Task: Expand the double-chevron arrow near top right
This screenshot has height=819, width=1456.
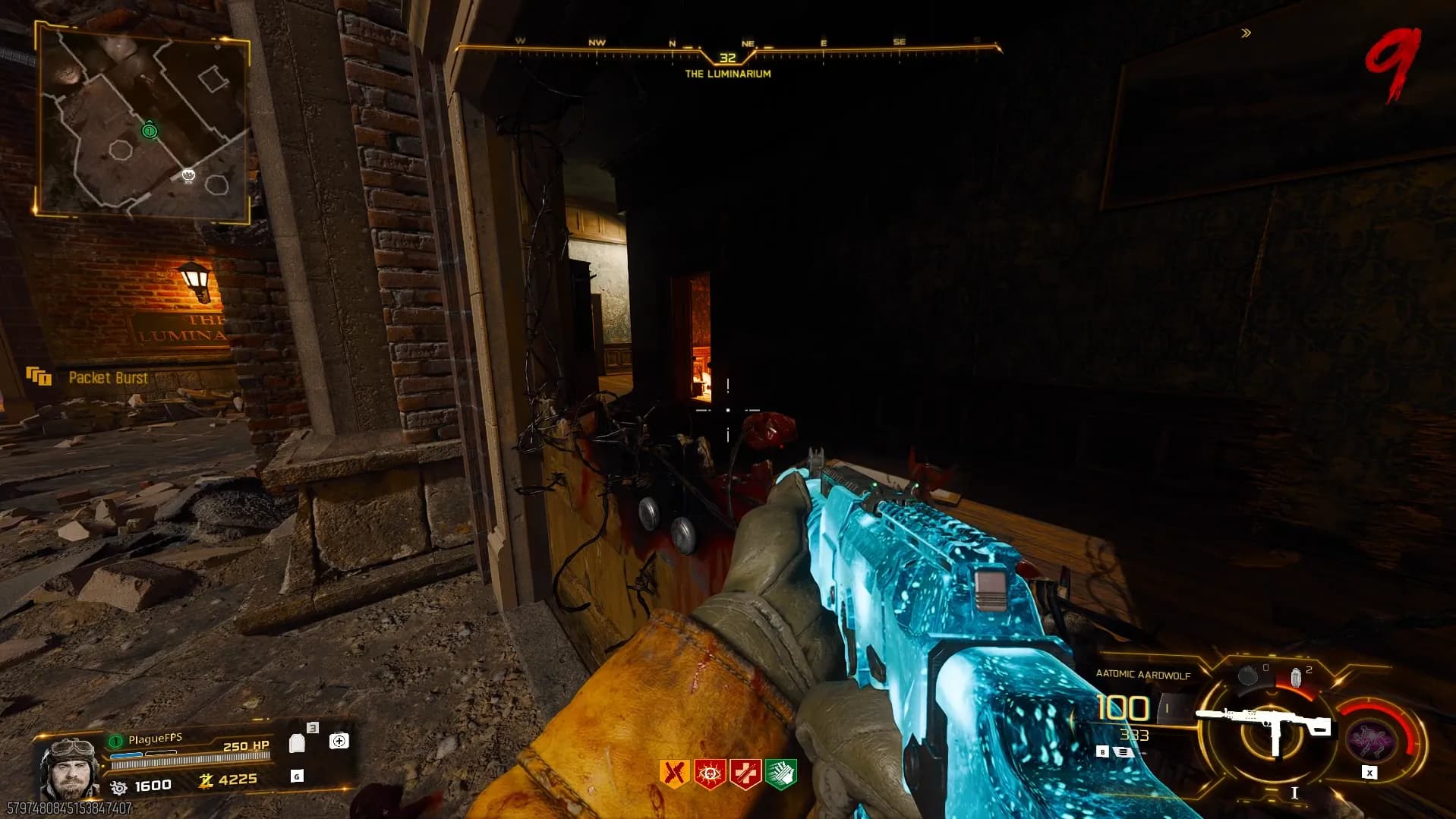Action: point(1246,33)
